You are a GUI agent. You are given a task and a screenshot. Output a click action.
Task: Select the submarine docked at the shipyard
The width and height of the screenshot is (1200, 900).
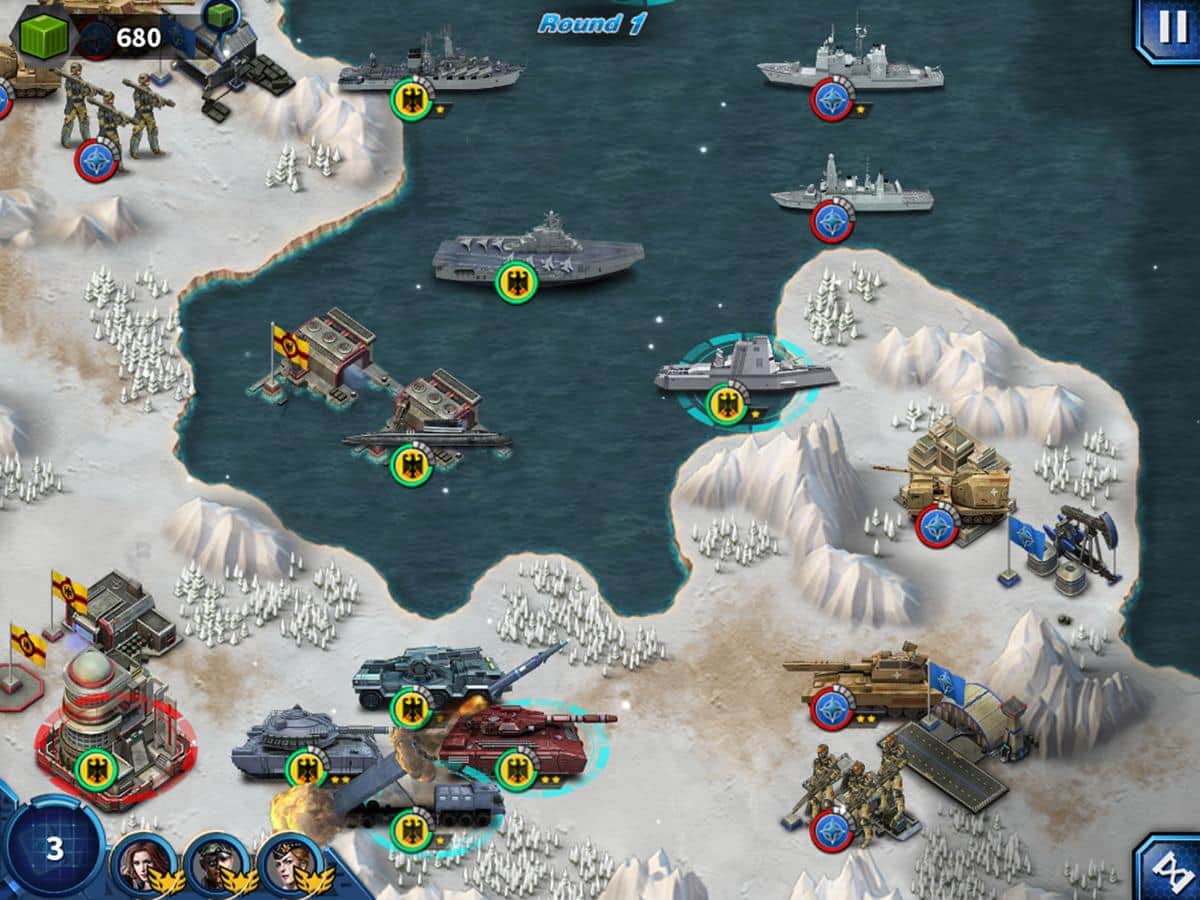point(427,440)
